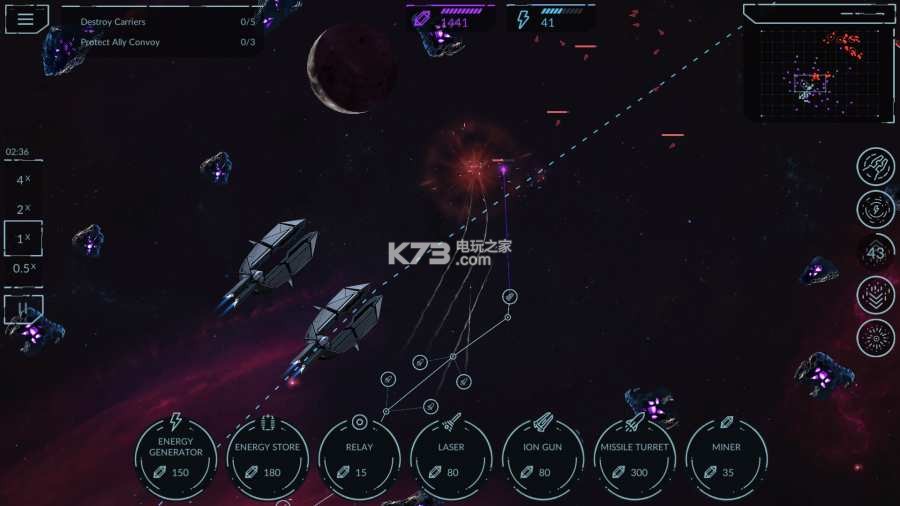This screenshot has width=900, height=506.
Task: Set game speed to 1x
Action: [x=22, y=239]
